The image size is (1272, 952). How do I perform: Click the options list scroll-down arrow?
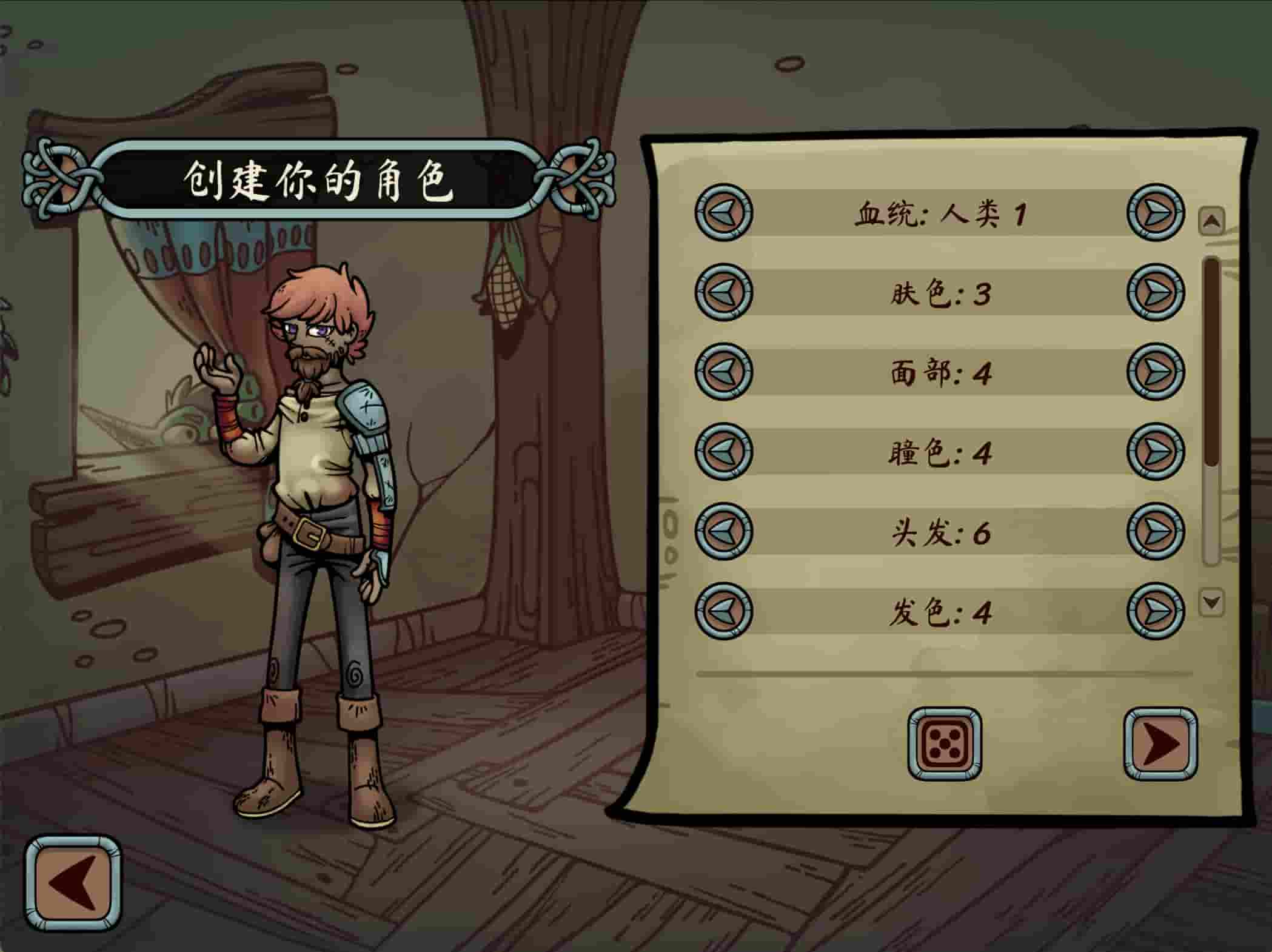(1211, 603)
